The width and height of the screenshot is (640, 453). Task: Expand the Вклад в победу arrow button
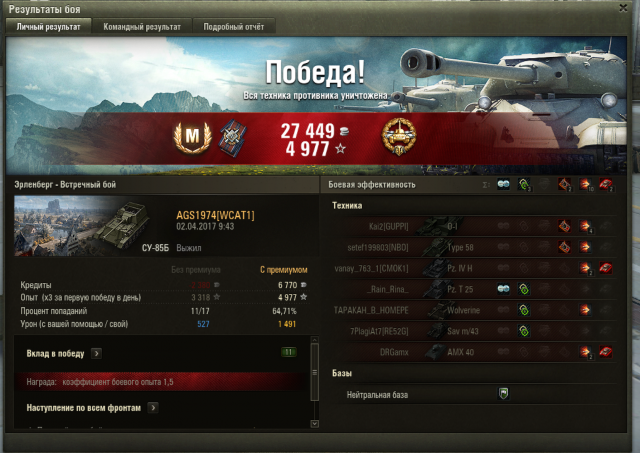[96, 353]
